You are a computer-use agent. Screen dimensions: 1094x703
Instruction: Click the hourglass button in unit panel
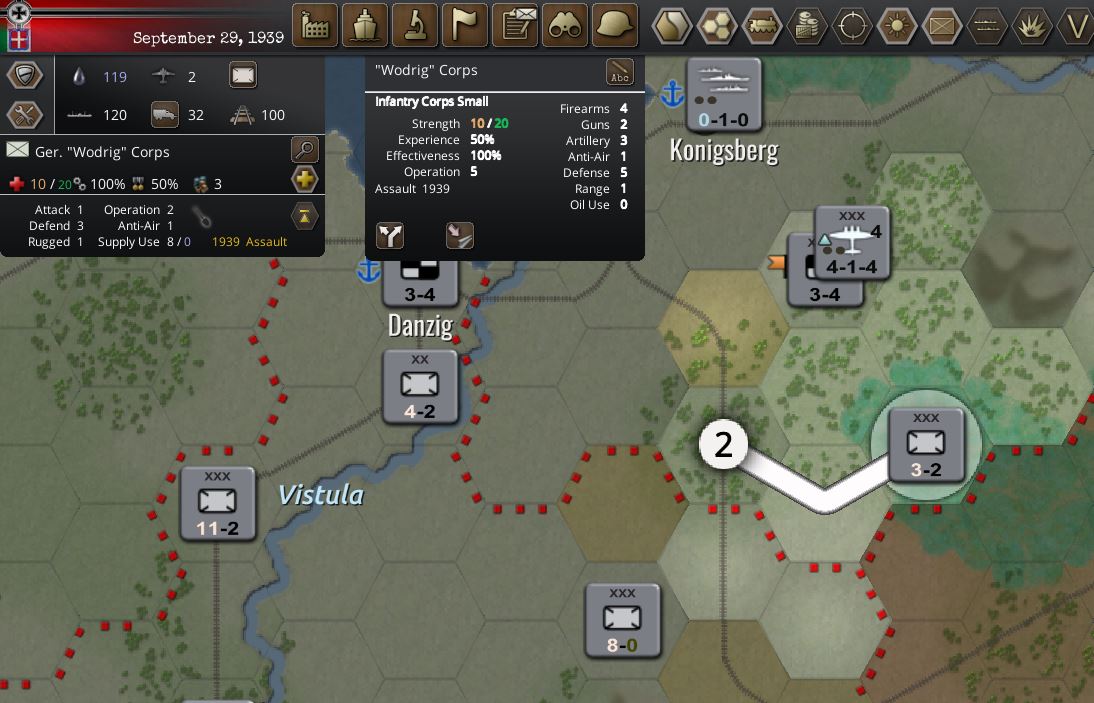coord(304,215)
